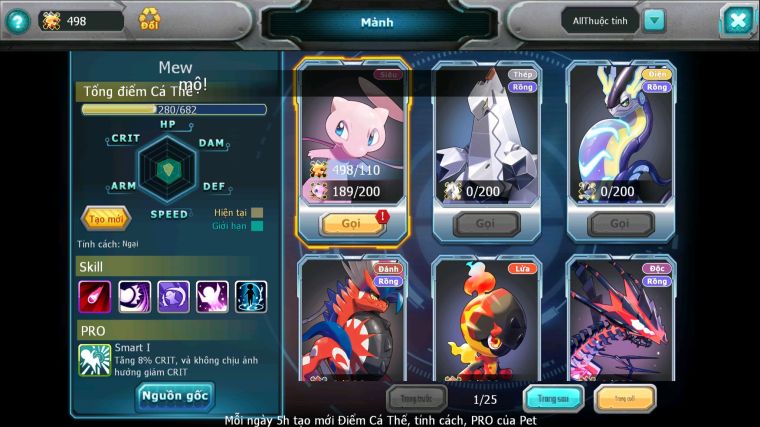Jump to last page with Trang cuối
The width and height of the screenshot is (760, 427).
click(x=624, y=399)
